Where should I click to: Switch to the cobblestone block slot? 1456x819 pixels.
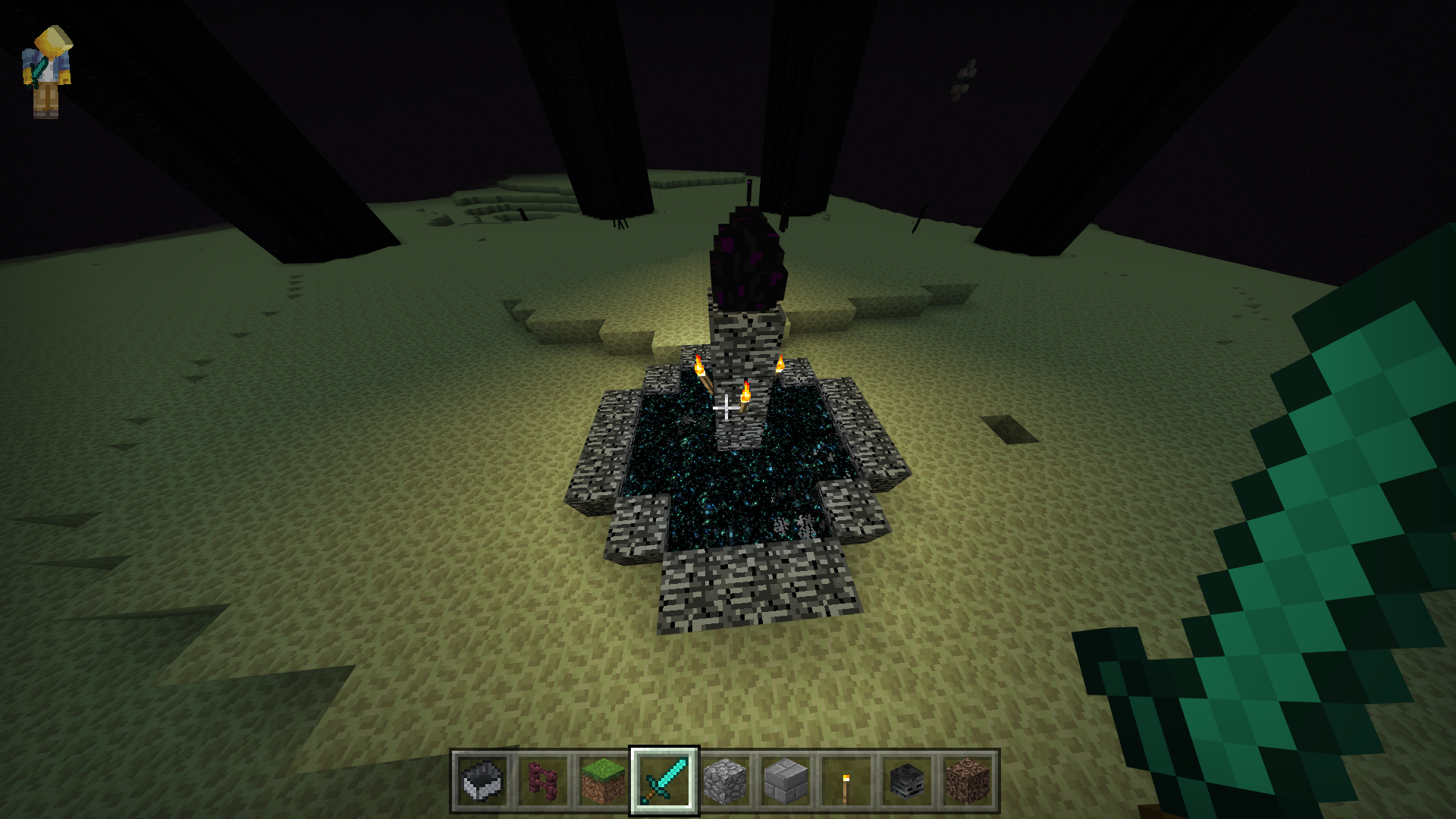725,781
